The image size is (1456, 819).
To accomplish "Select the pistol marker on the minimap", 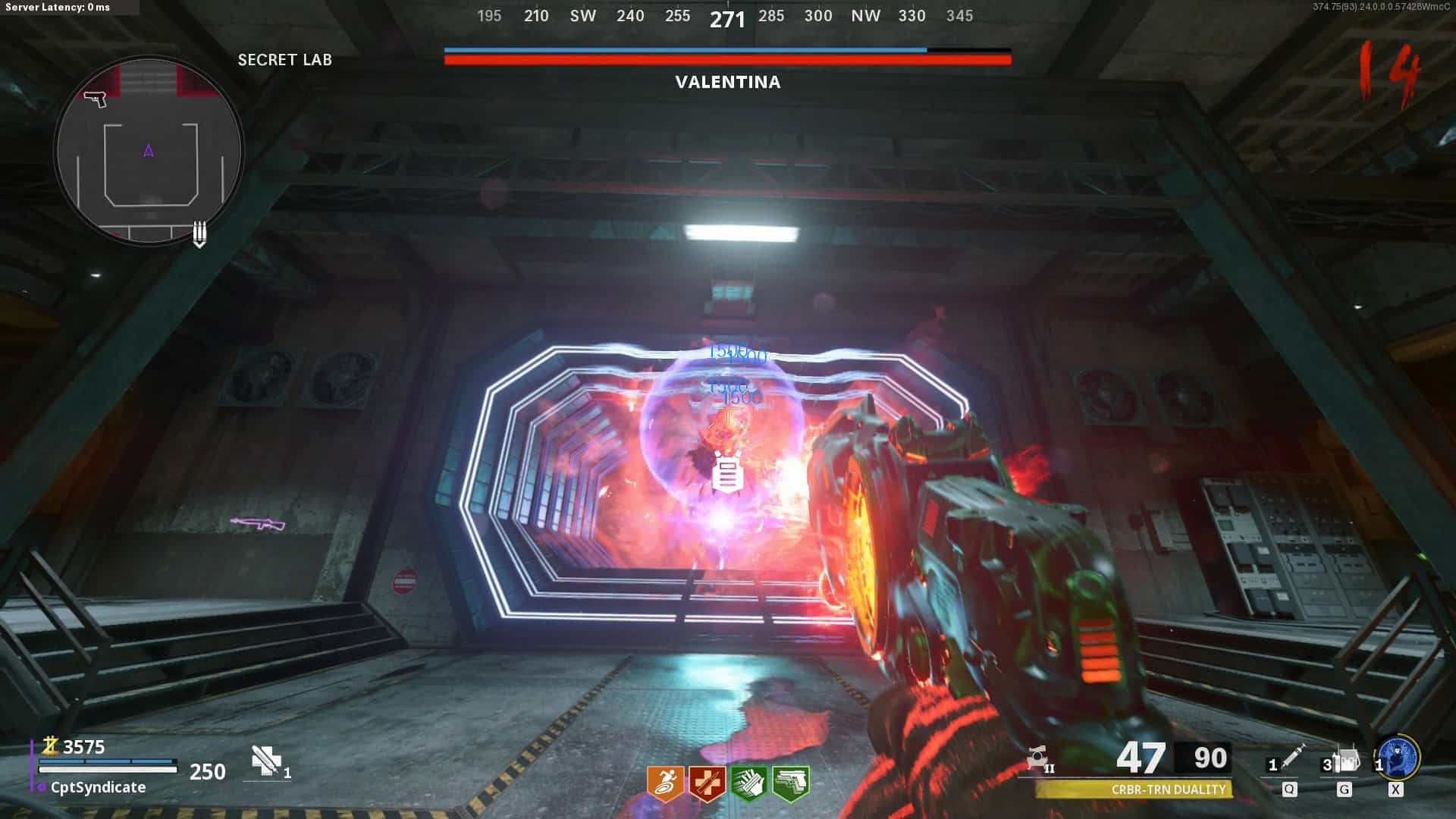I will point(96,99).
